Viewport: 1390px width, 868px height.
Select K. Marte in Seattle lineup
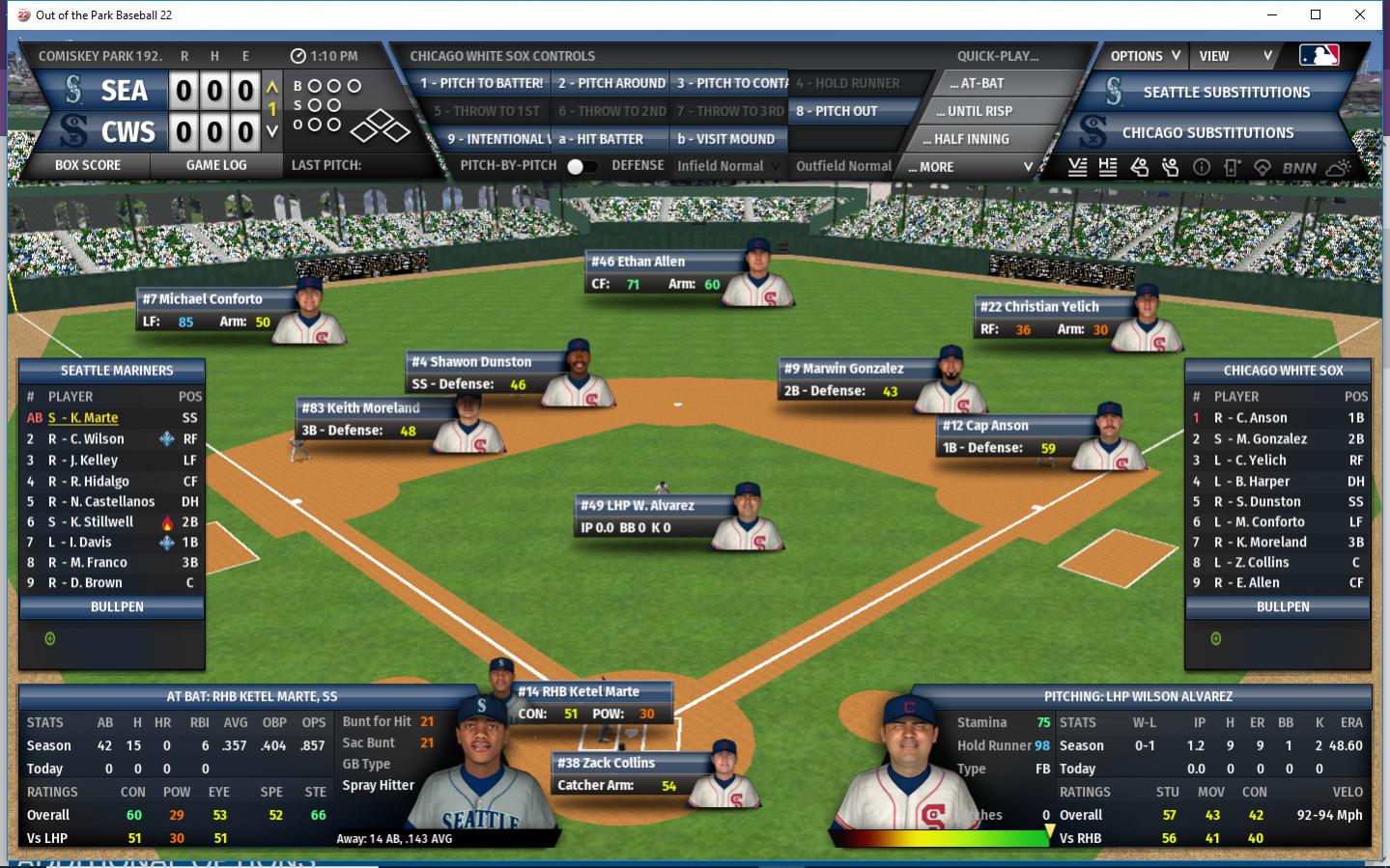tap(94, 418)
